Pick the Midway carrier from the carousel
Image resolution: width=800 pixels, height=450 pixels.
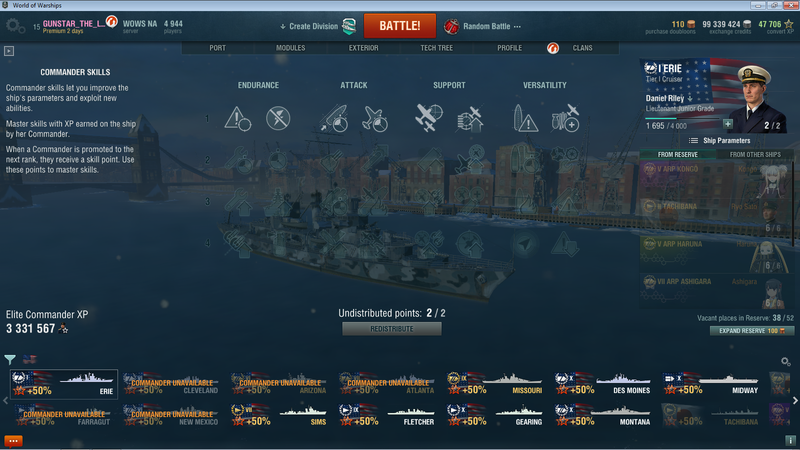coord(711,385)
